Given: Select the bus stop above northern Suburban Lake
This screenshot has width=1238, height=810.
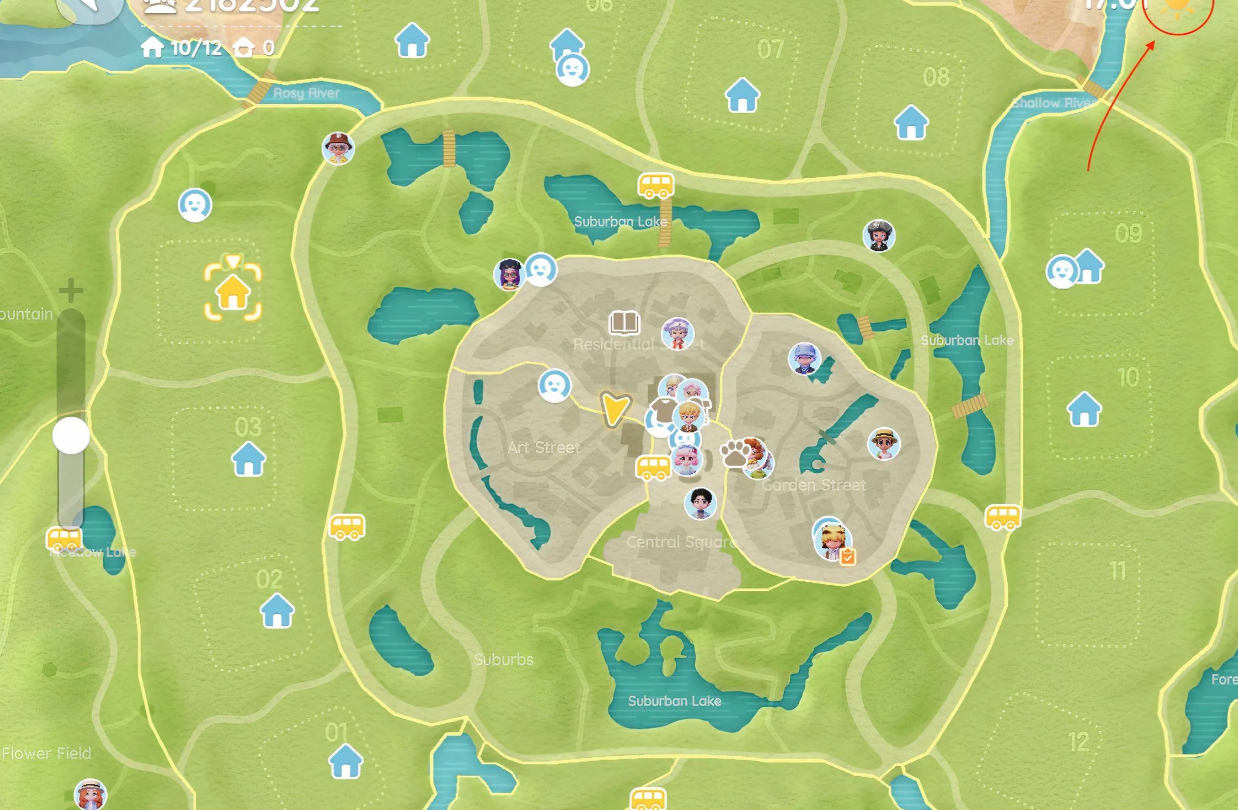Looking at the screenshot, I should [656, 185].
